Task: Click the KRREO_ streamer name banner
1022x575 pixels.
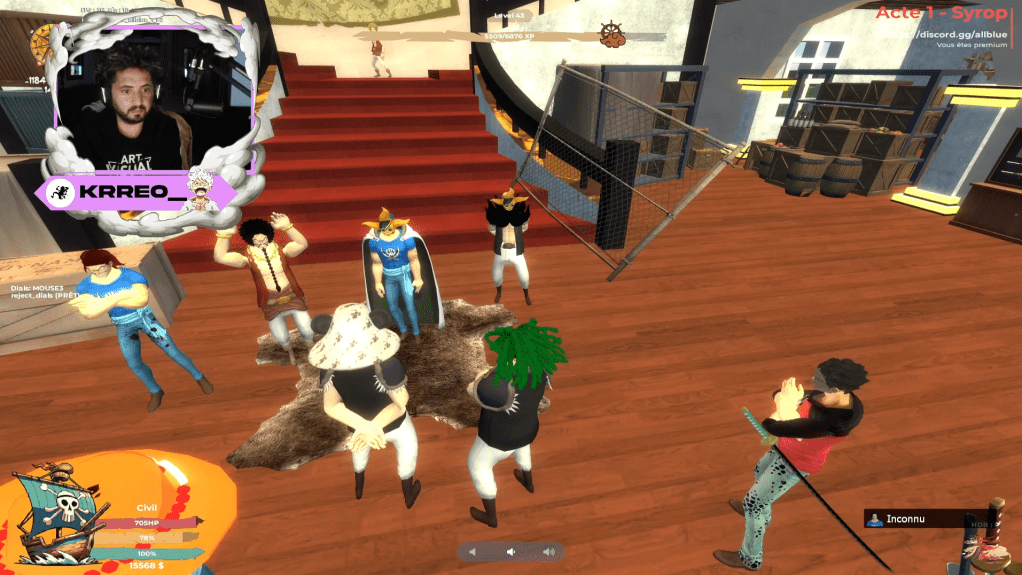Action: [138, 190]
